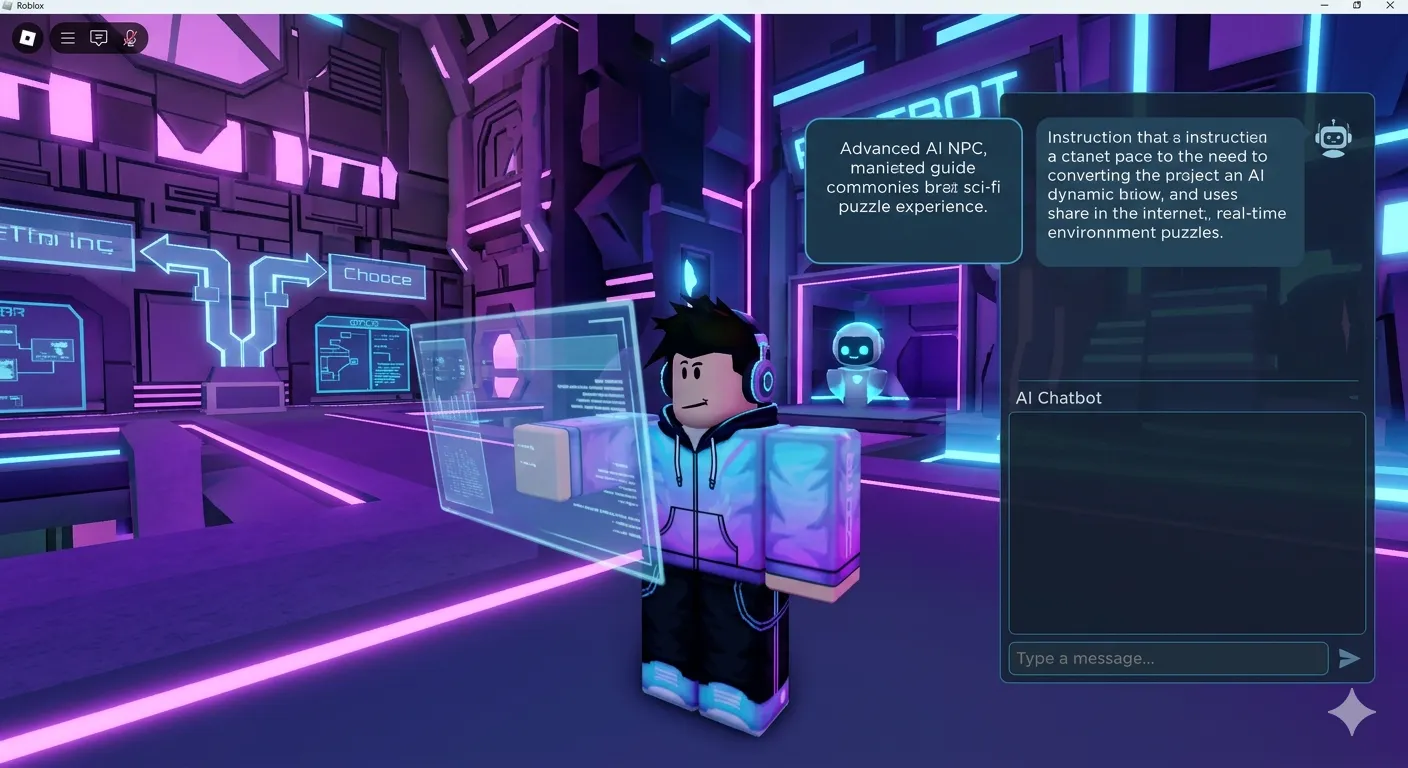Send the message with the paper-plane arrow
1408x768 pixels.
click(1349, 658)
